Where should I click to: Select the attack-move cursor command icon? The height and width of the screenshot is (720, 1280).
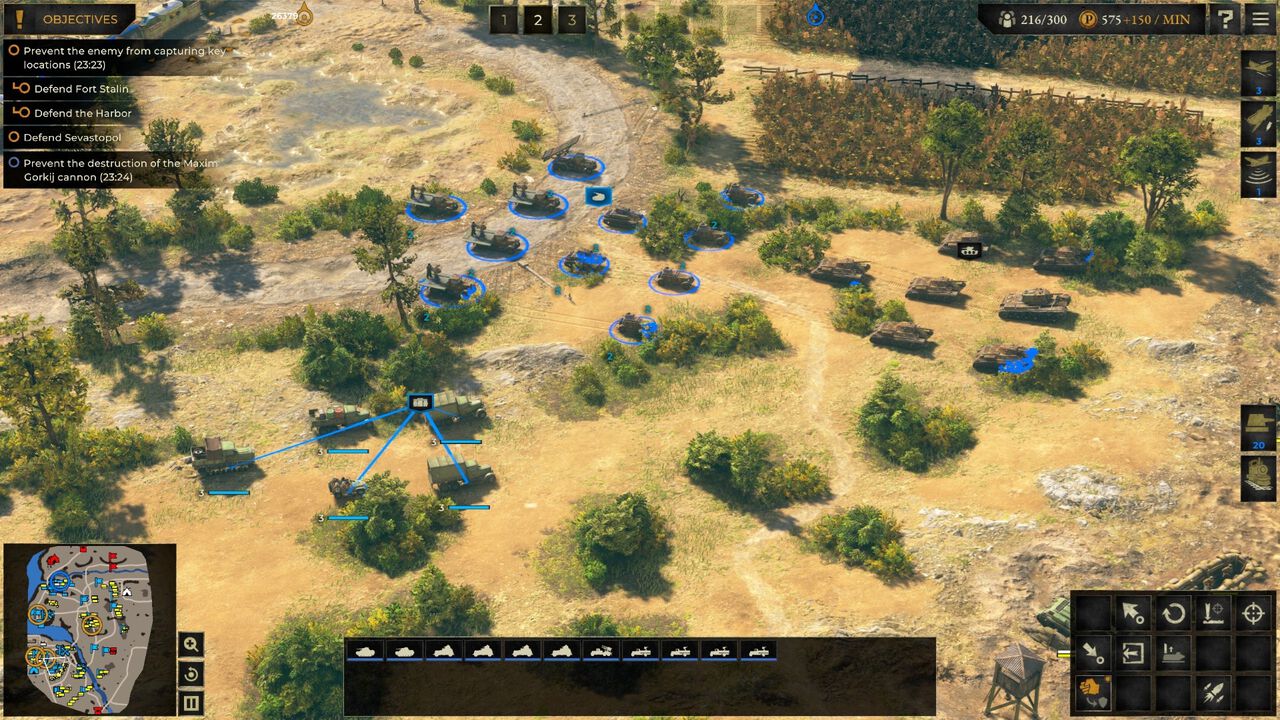click(1133, 612)
